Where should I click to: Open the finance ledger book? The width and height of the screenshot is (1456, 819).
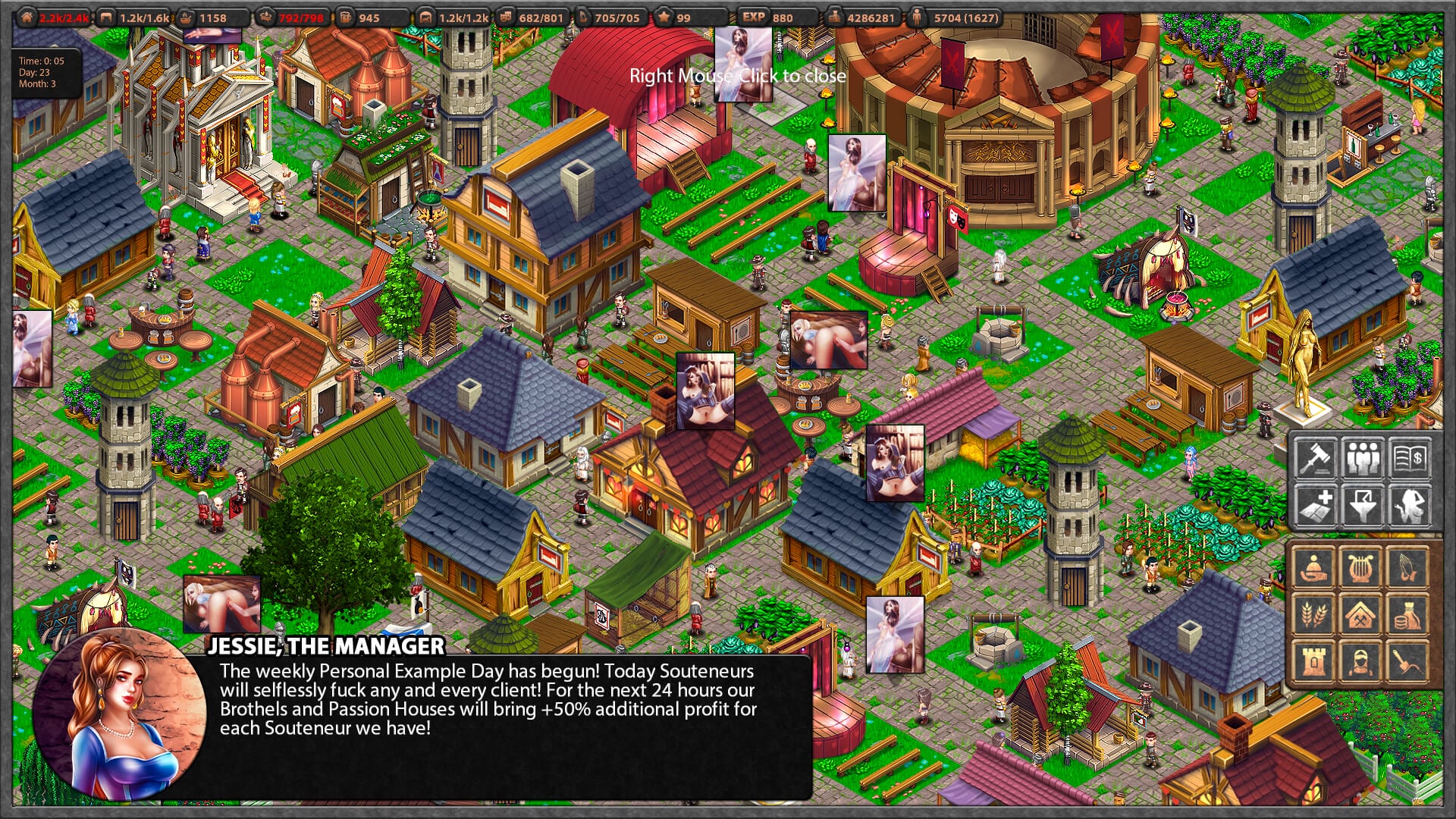coord(1410,457)
